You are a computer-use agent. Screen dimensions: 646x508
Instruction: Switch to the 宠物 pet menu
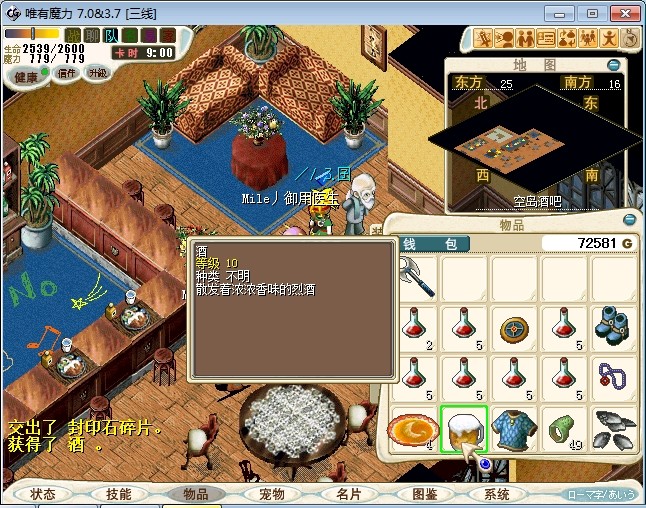tap(271, 494)
